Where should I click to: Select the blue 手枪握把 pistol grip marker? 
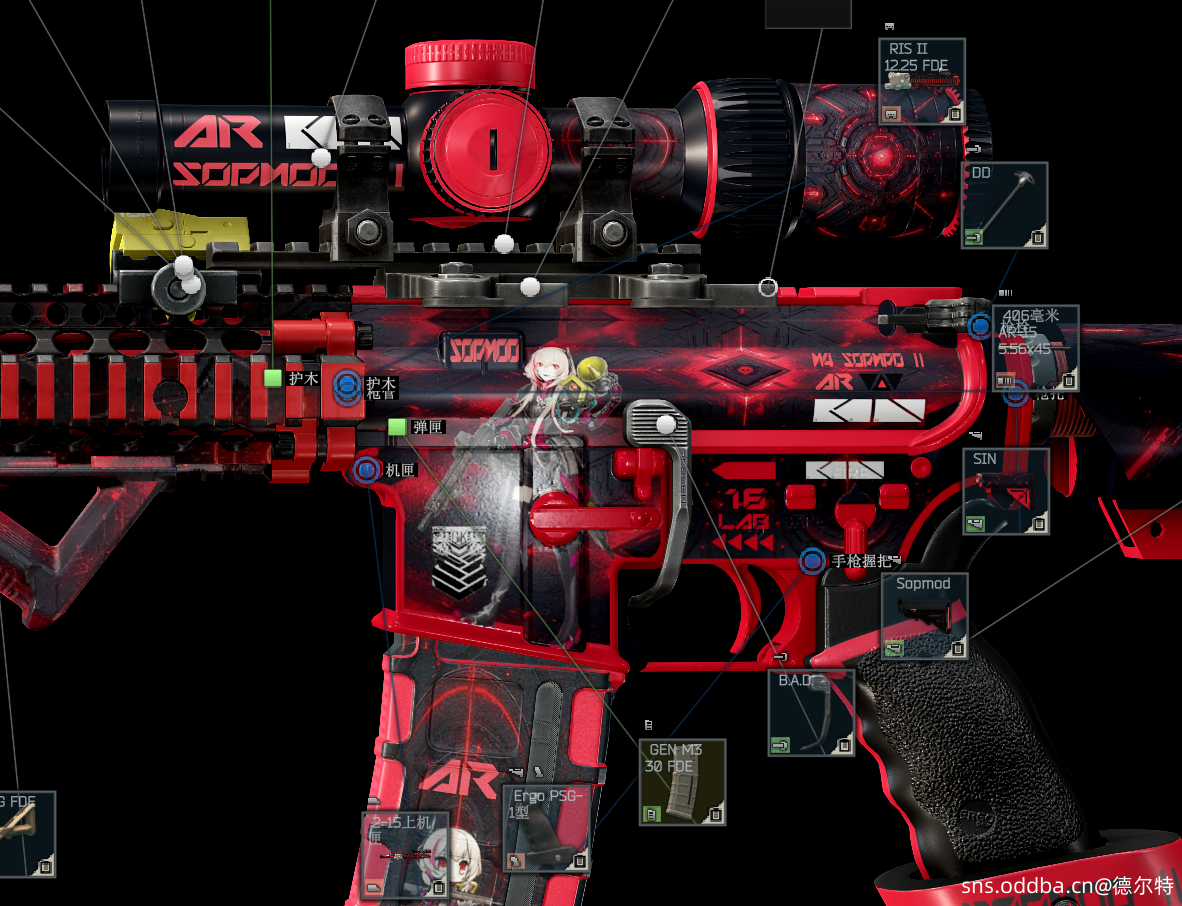click(812, 561)
